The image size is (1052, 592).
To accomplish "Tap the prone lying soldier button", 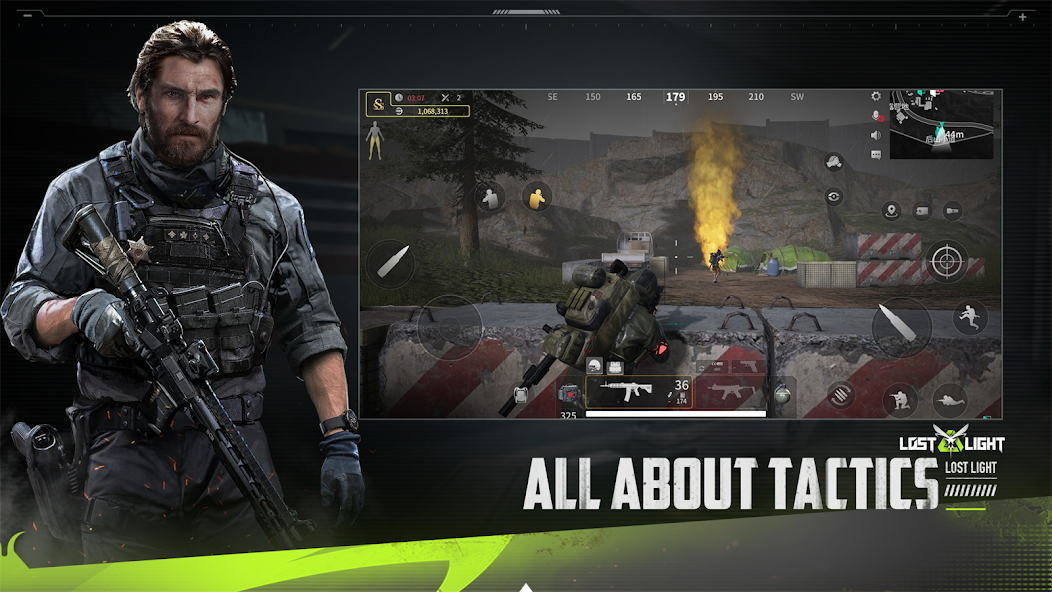I will (x=949, y=400).
